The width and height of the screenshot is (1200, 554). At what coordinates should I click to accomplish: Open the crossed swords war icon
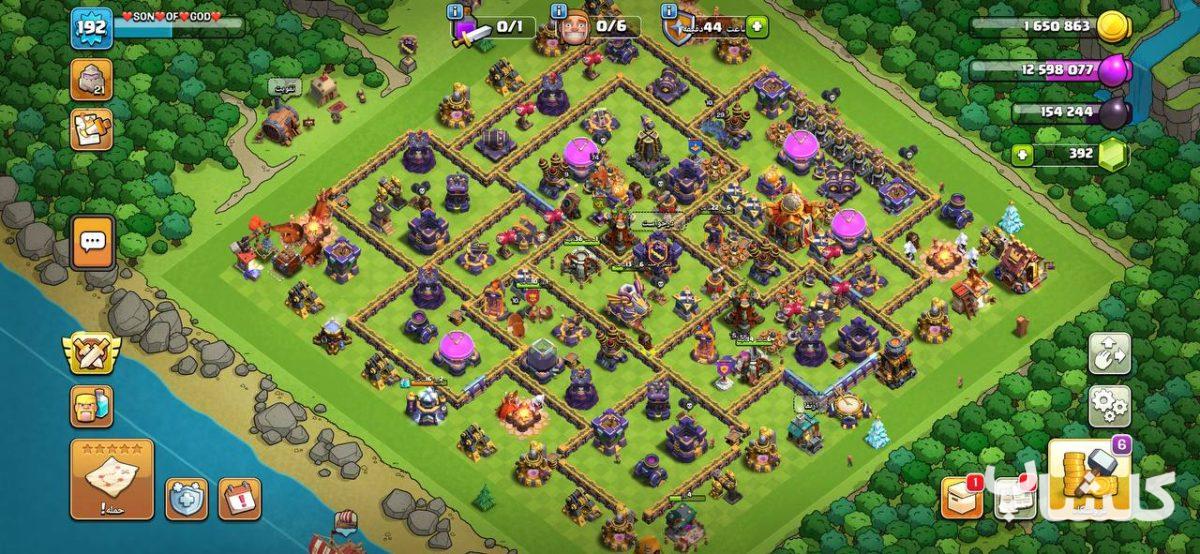(91, 353)
